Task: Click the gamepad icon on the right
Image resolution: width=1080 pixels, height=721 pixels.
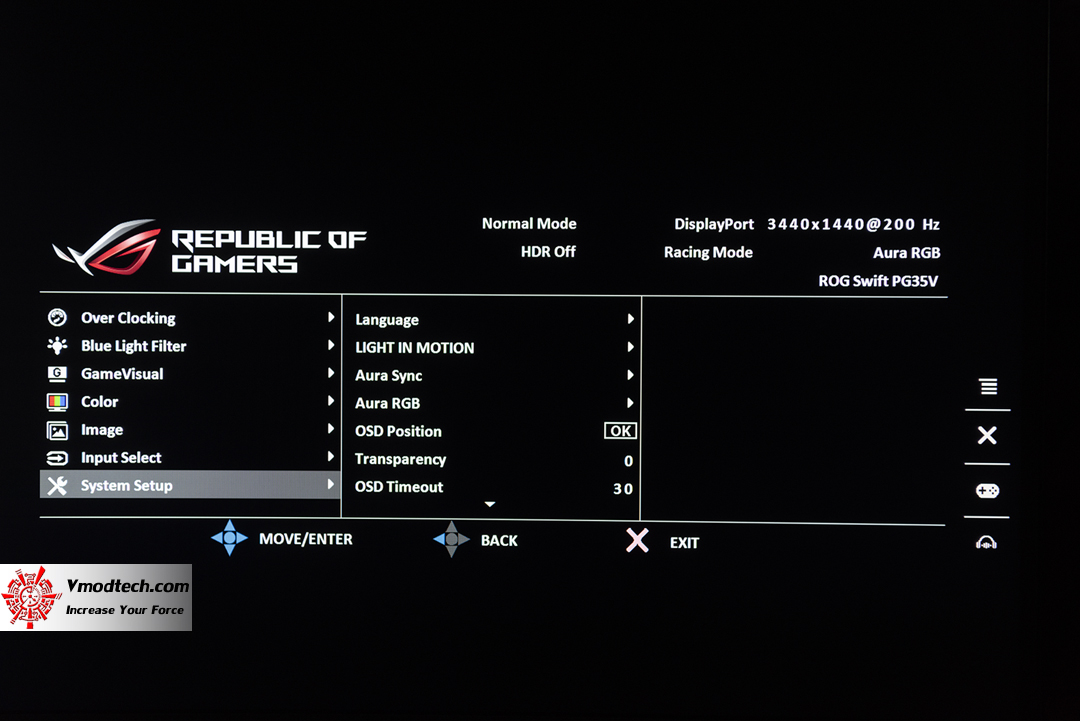Action: (987, 491)
